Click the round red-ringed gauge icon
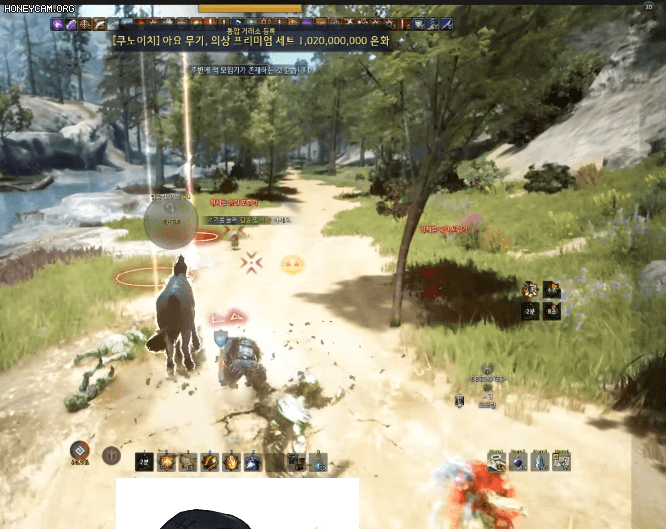 click(x=81, y=451)
